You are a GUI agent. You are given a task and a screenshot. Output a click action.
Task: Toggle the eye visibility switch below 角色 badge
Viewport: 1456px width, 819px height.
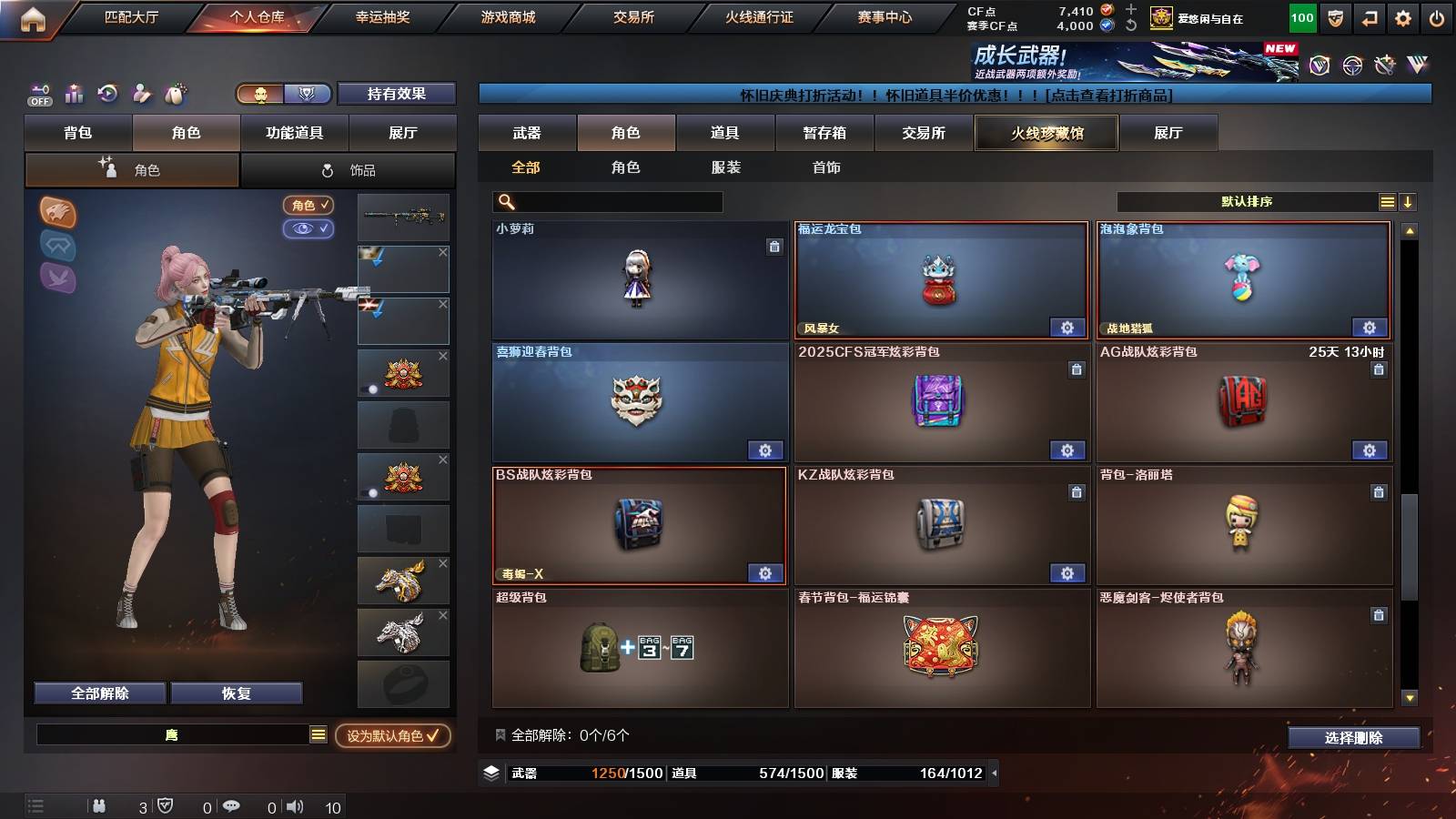pyautogui.click(x=309, y=230)
